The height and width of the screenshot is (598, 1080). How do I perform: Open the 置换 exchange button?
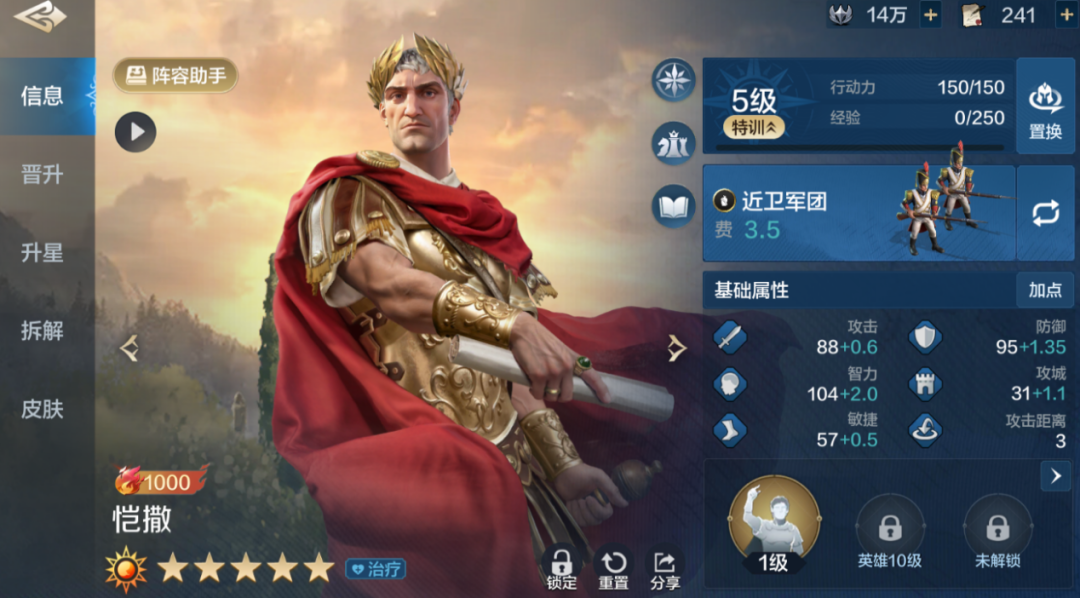pos(1045,106)
